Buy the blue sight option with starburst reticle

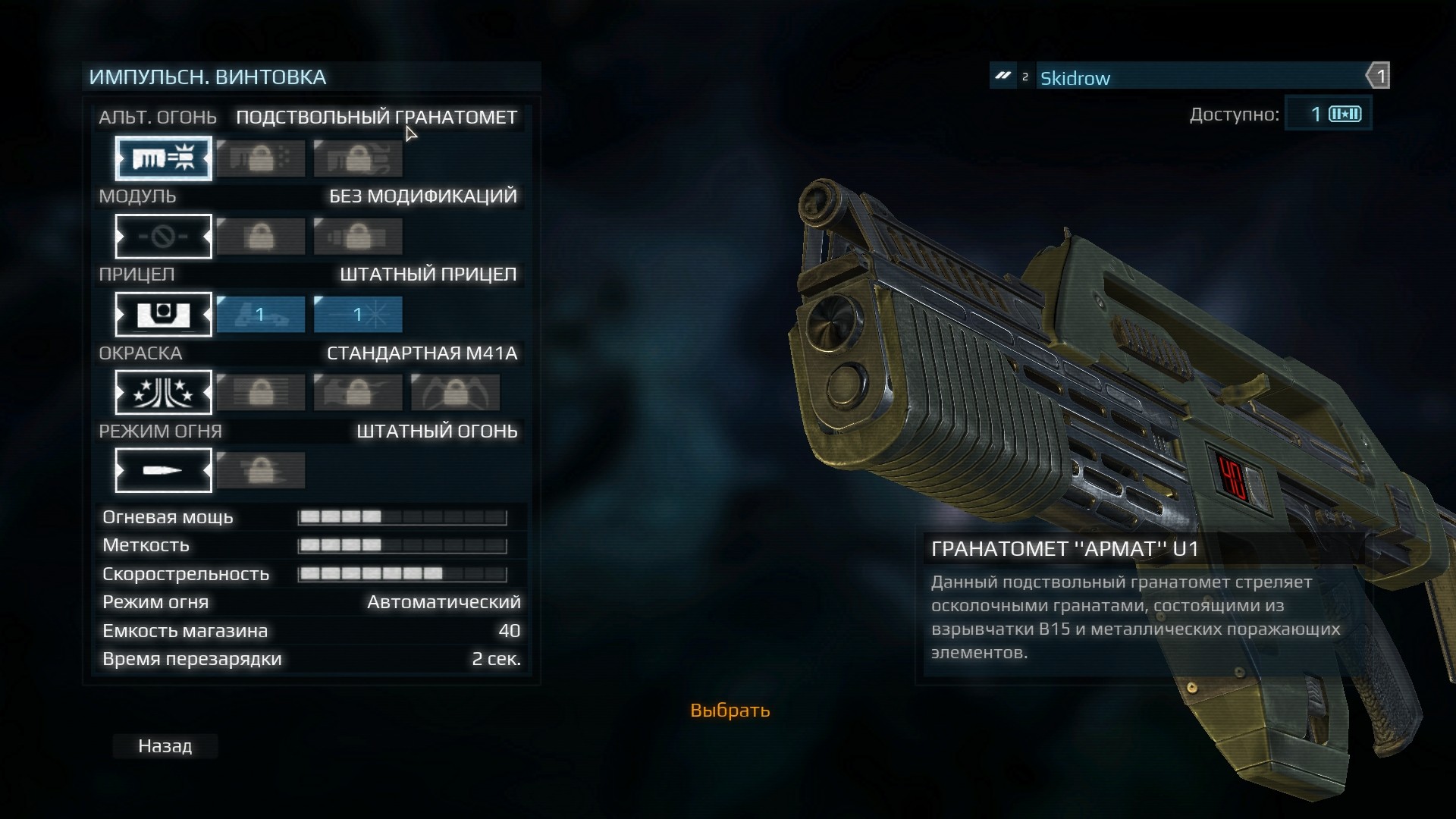(x=358, y=315)
